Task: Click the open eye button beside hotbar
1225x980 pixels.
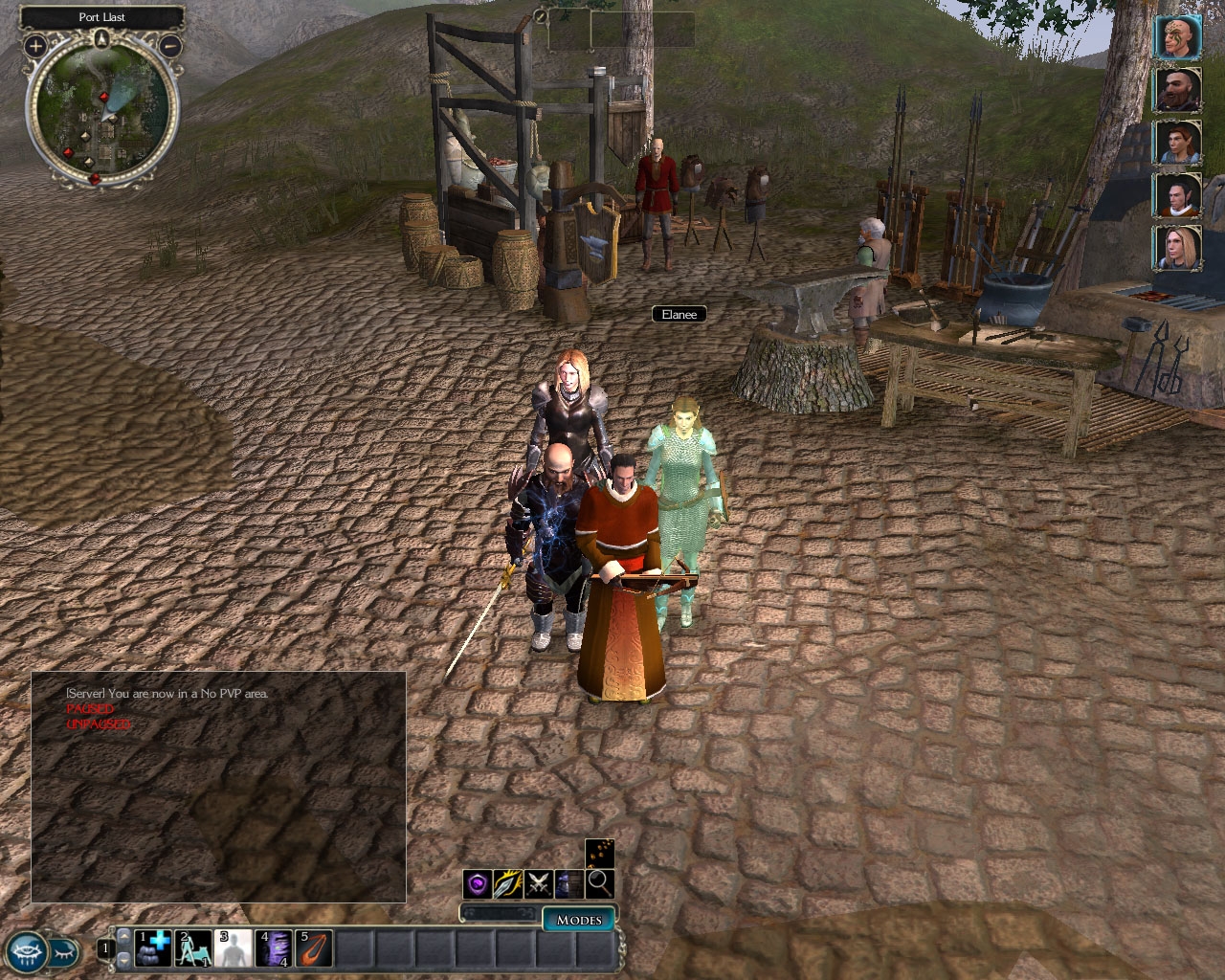Action: 26,951
